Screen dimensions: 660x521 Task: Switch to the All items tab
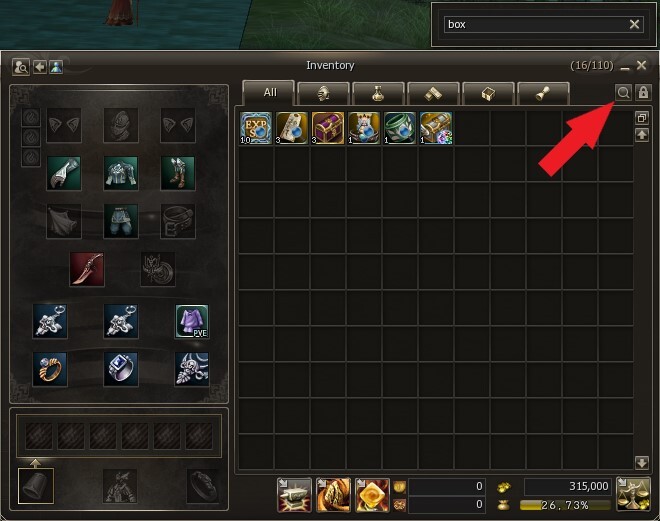click(270, 93)
